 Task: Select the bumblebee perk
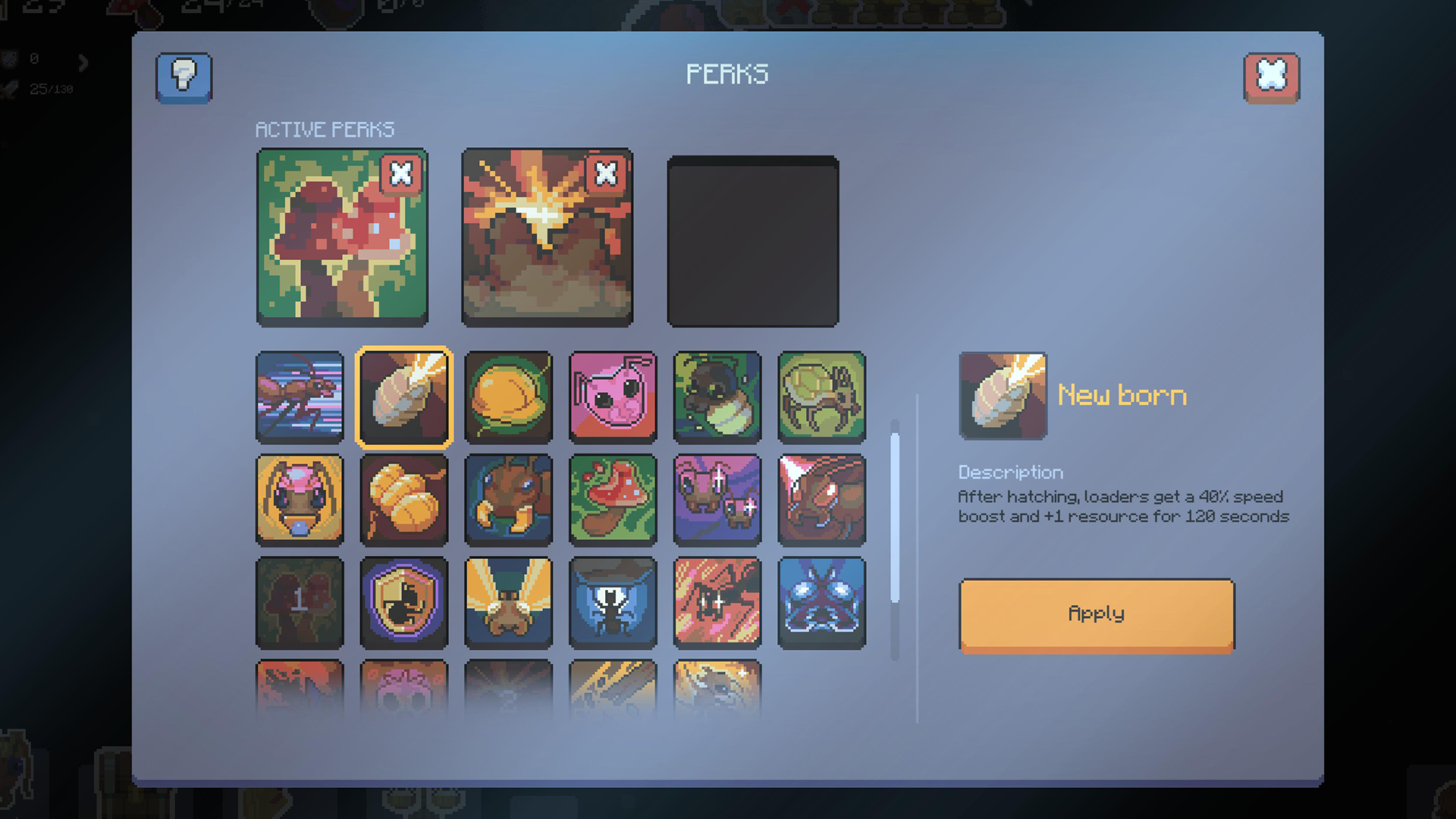717,397
